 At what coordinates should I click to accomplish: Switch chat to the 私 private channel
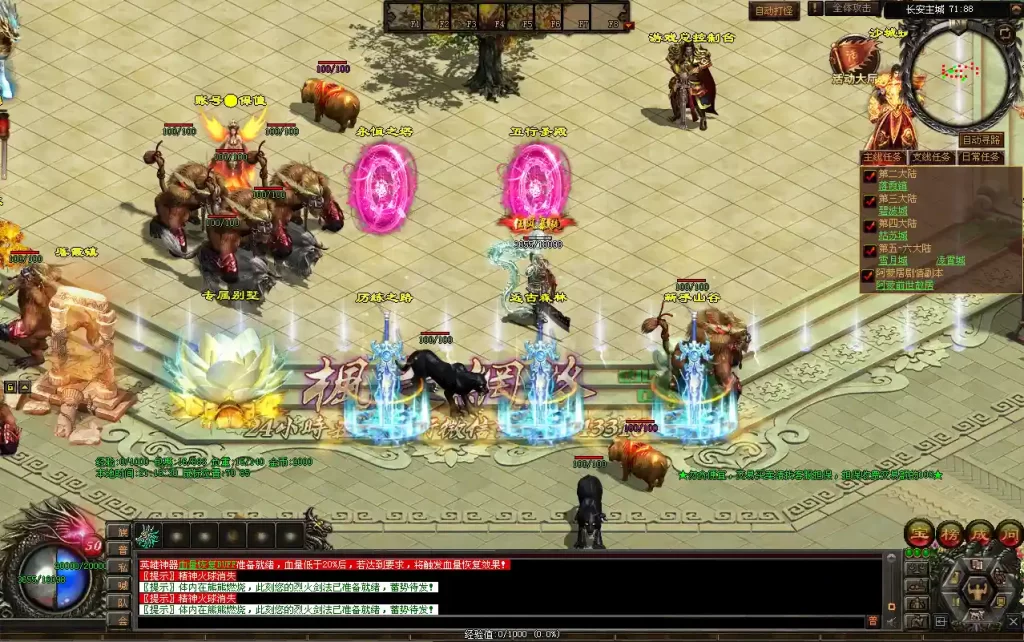tap(120, 567)
